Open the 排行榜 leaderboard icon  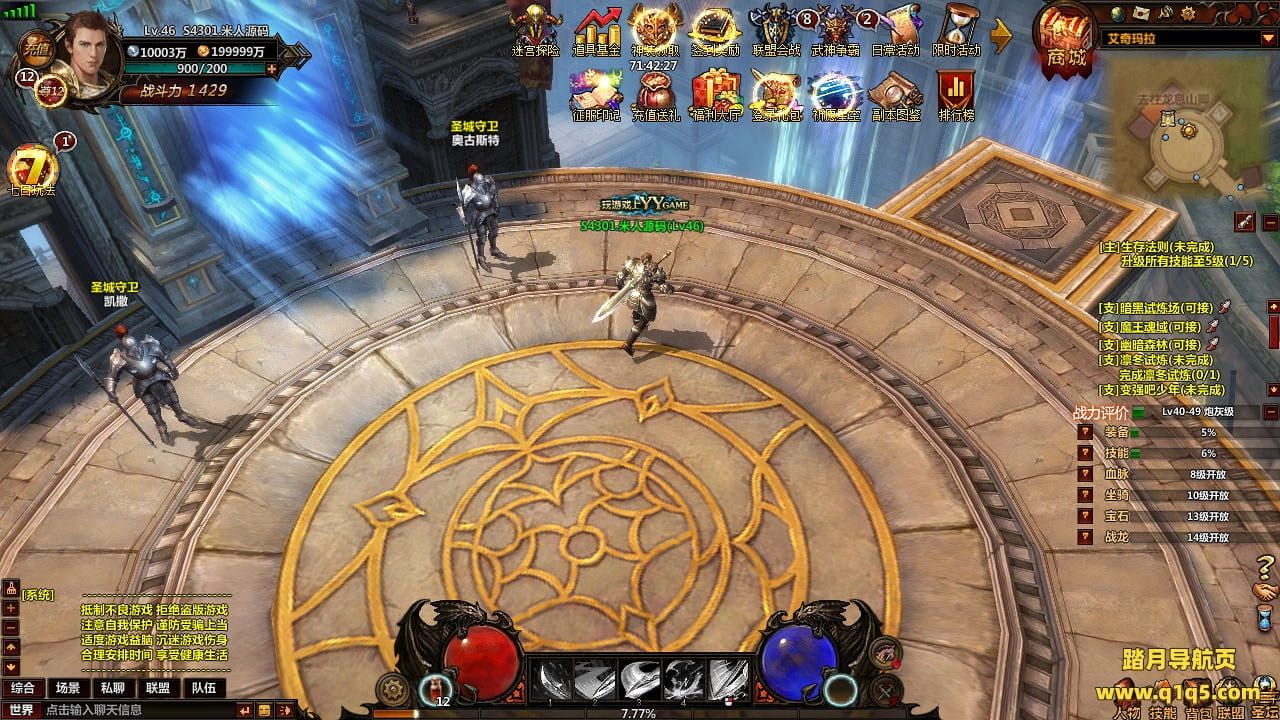[956, 94]
